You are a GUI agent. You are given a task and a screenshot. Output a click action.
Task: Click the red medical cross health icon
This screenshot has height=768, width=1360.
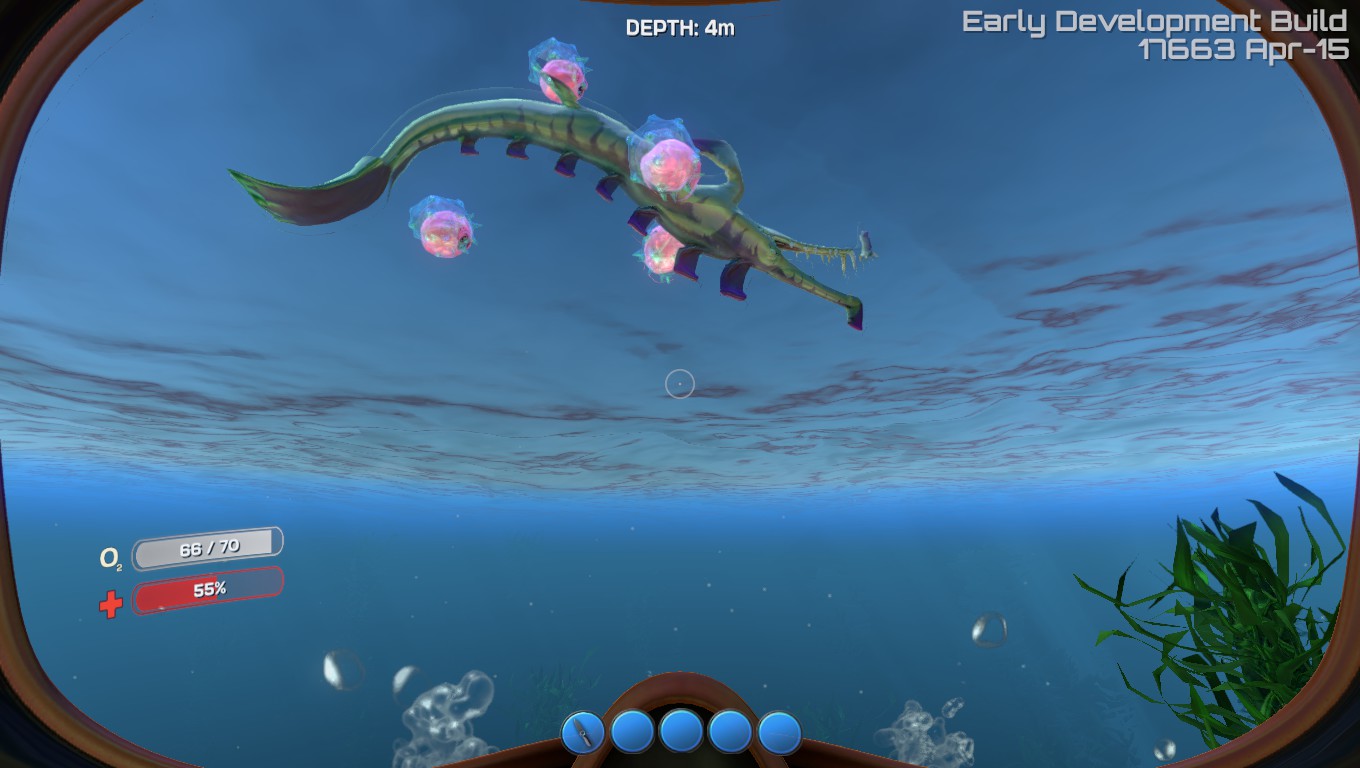pos(110,603)
